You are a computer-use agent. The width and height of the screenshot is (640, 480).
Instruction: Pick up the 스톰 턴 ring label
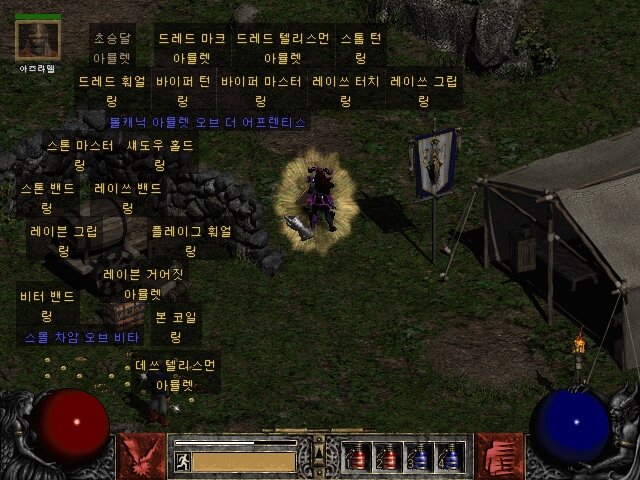tap(361, 48)
